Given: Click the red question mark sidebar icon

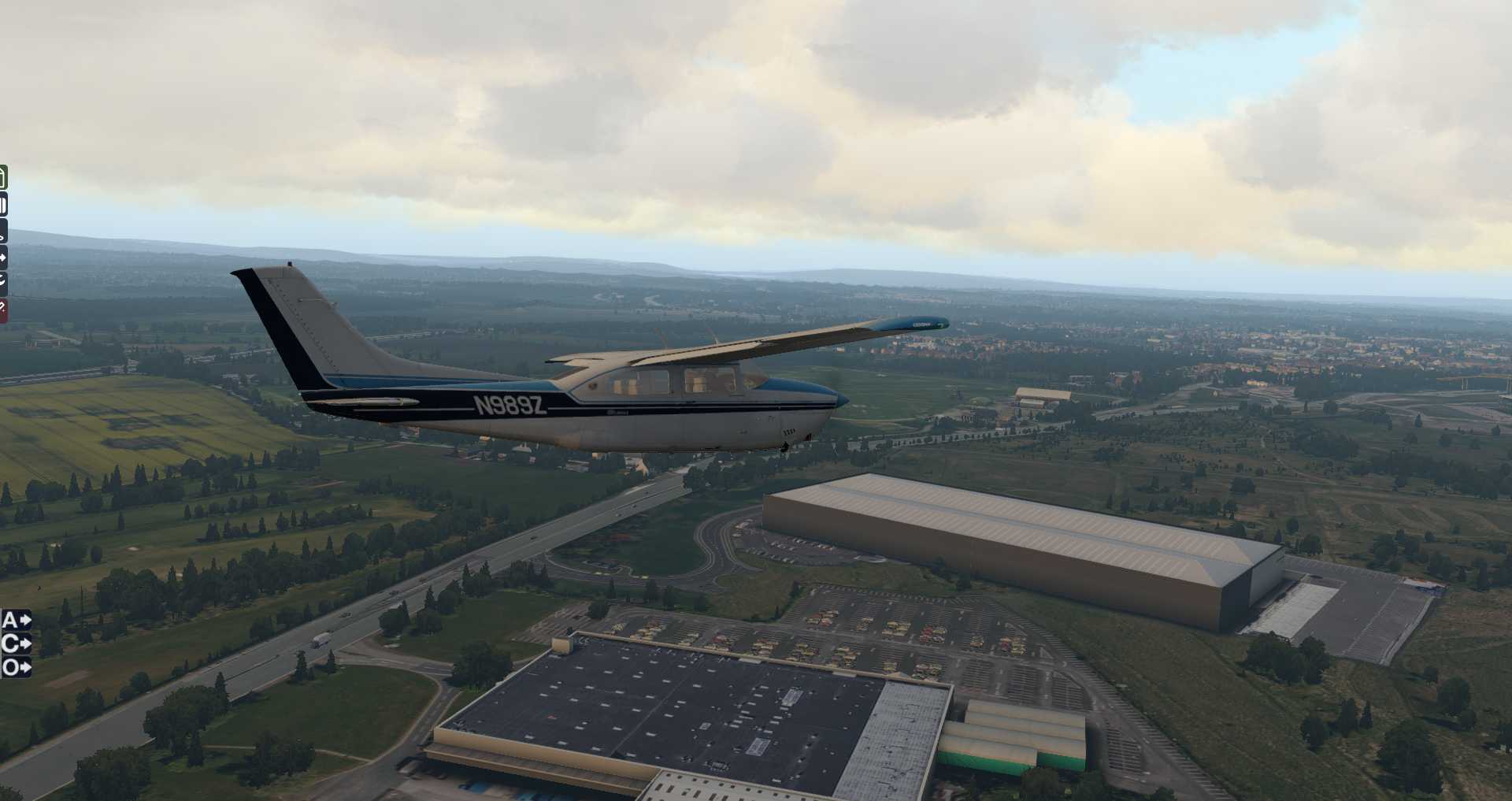Looking at the screenshot, I should point(3,310).
